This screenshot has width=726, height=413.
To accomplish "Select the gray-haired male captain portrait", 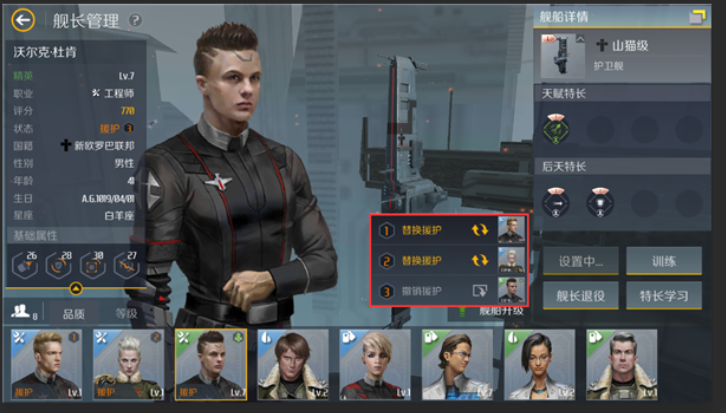I will tap(621, 364).
